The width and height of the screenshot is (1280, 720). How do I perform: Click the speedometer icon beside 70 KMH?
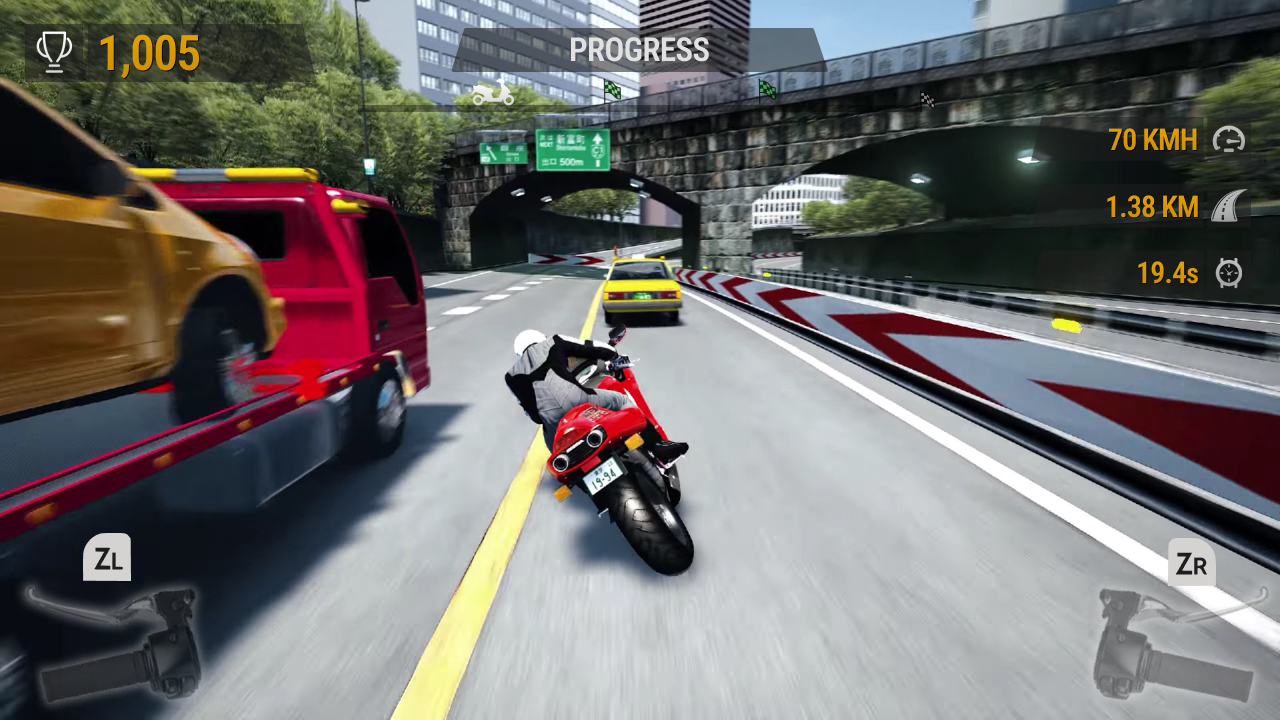pyautogui.click(x=1227, y=141)
